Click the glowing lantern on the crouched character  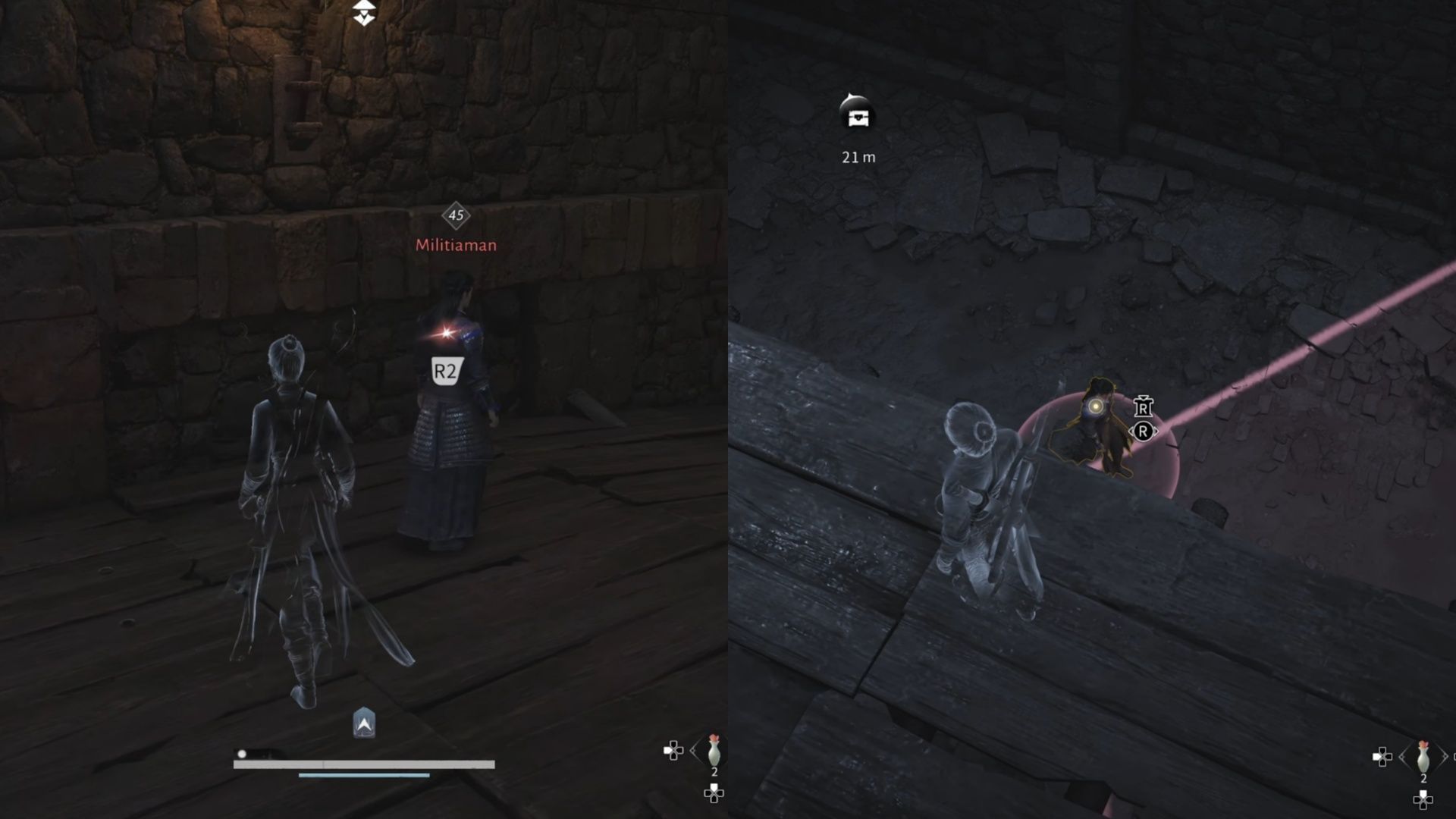pyautogui.click(x=1096, y=406)
